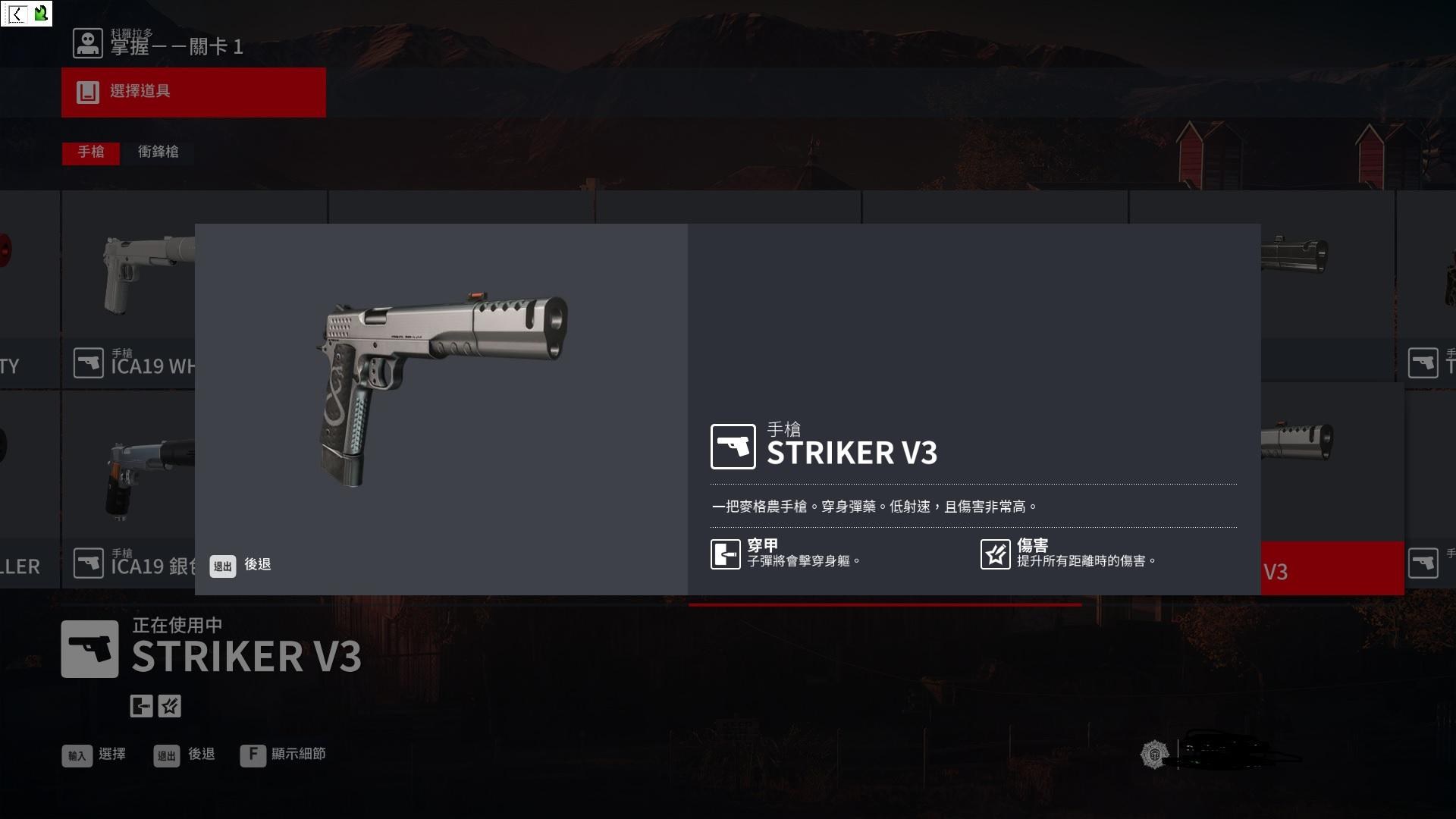Click 後退 to close the detail panel

click(x=241, y=565)
